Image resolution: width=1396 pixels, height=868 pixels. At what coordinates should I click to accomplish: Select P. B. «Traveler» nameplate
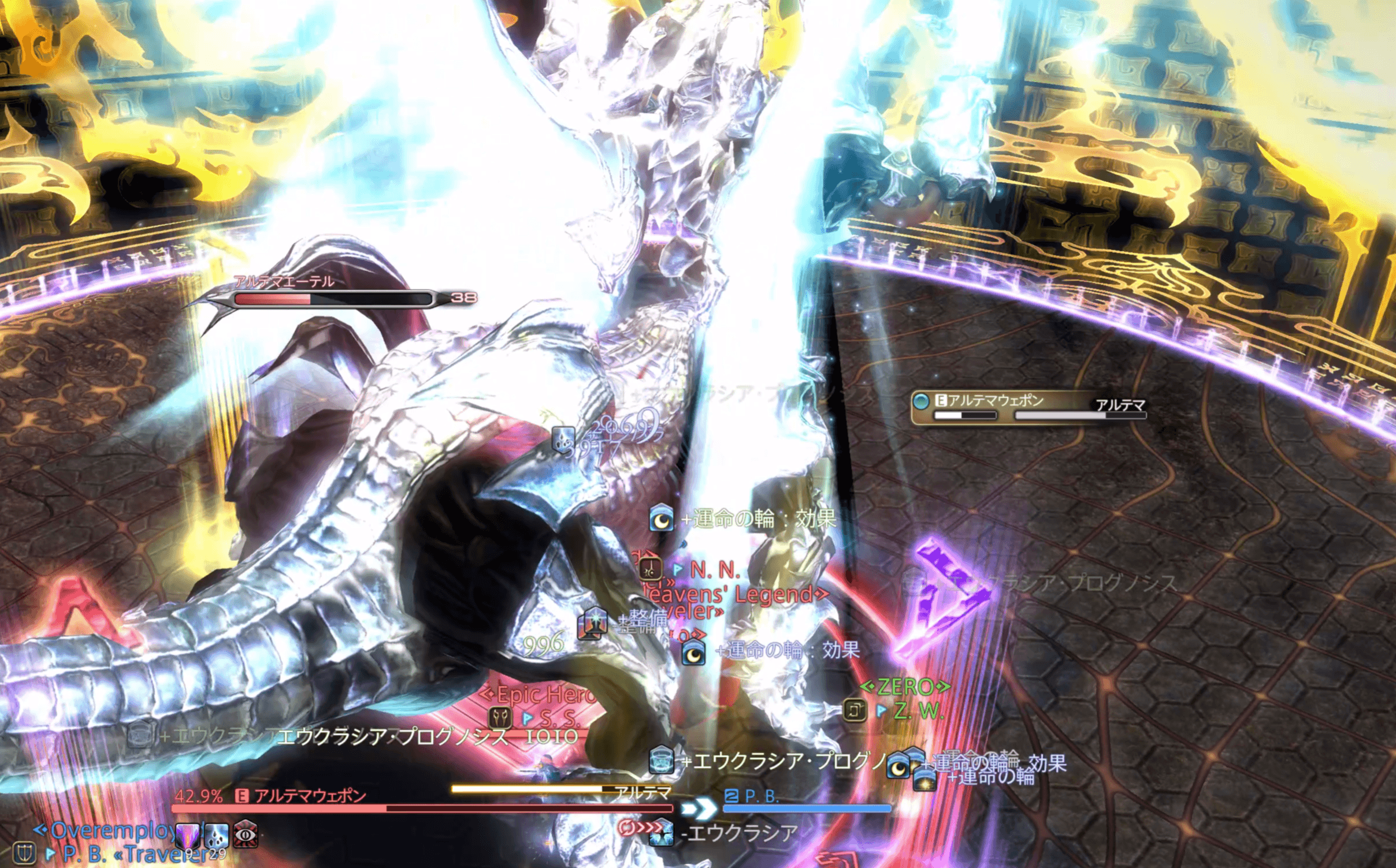pos(133,854)
